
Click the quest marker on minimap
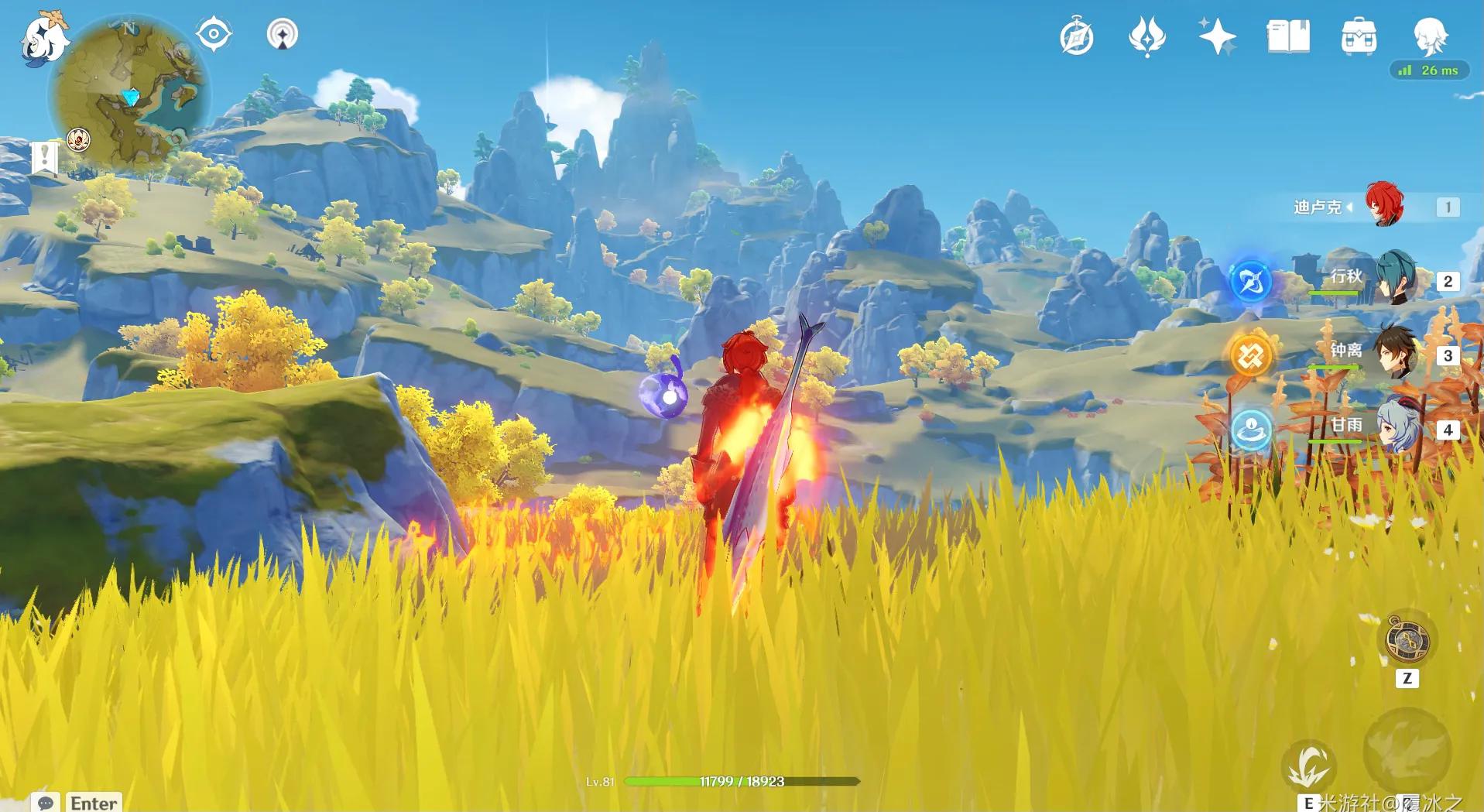(79, 139)
